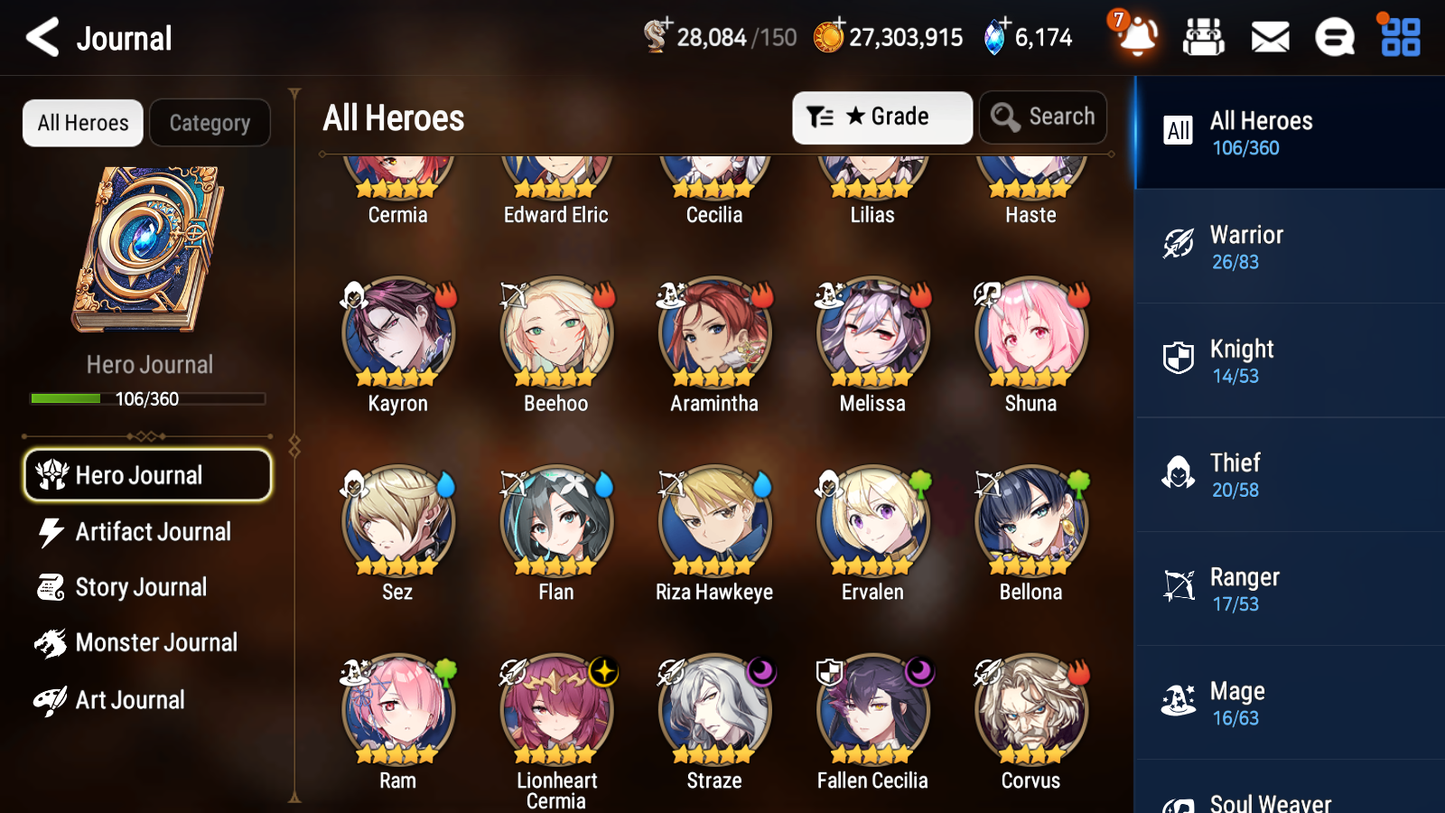Click the palette icon for Art Journal
This screenshot has height=813, width=1445.
[51, 699]
